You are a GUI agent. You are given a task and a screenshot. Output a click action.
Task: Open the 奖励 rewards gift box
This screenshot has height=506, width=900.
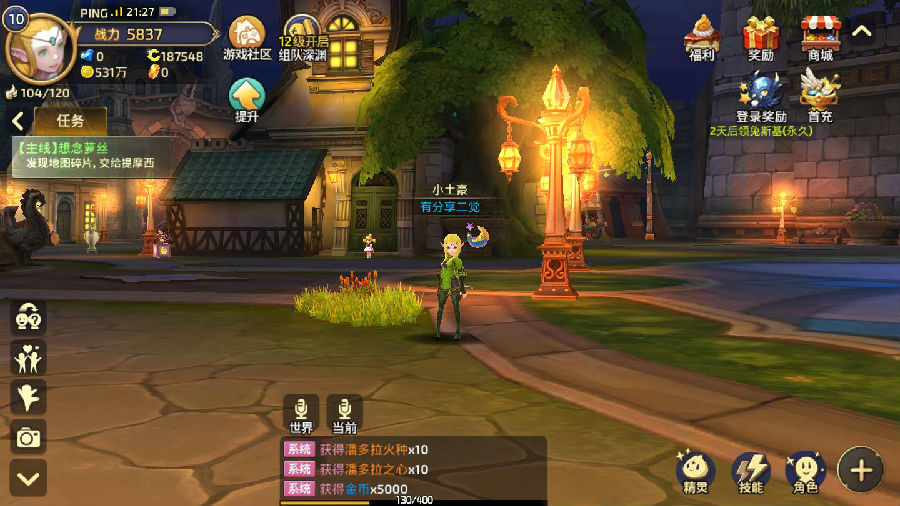(x=761, y=38)
